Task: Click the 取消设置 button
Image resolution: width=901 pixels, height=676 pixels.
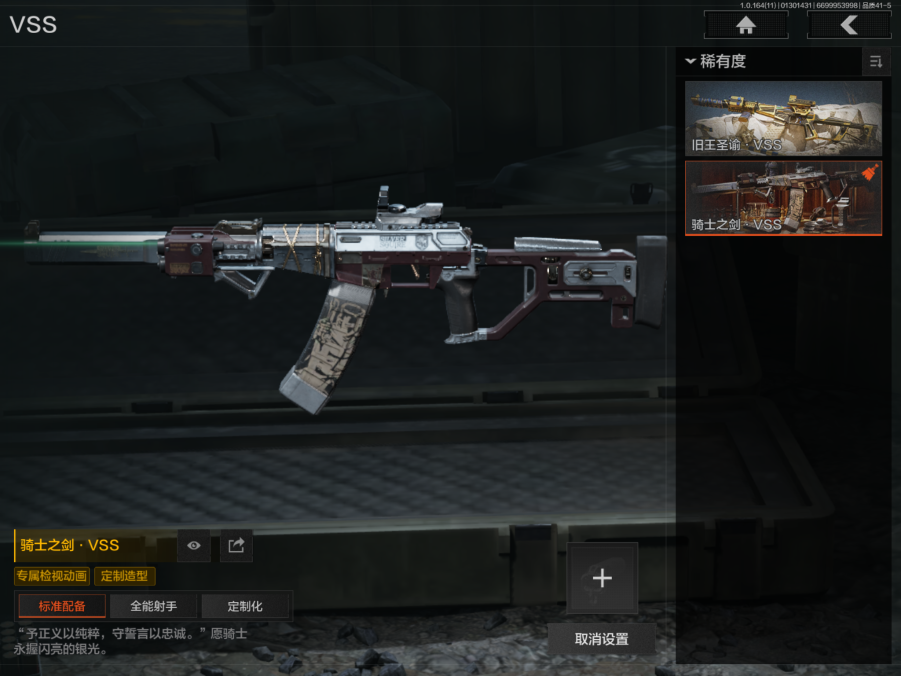Action: coord(602,639)
